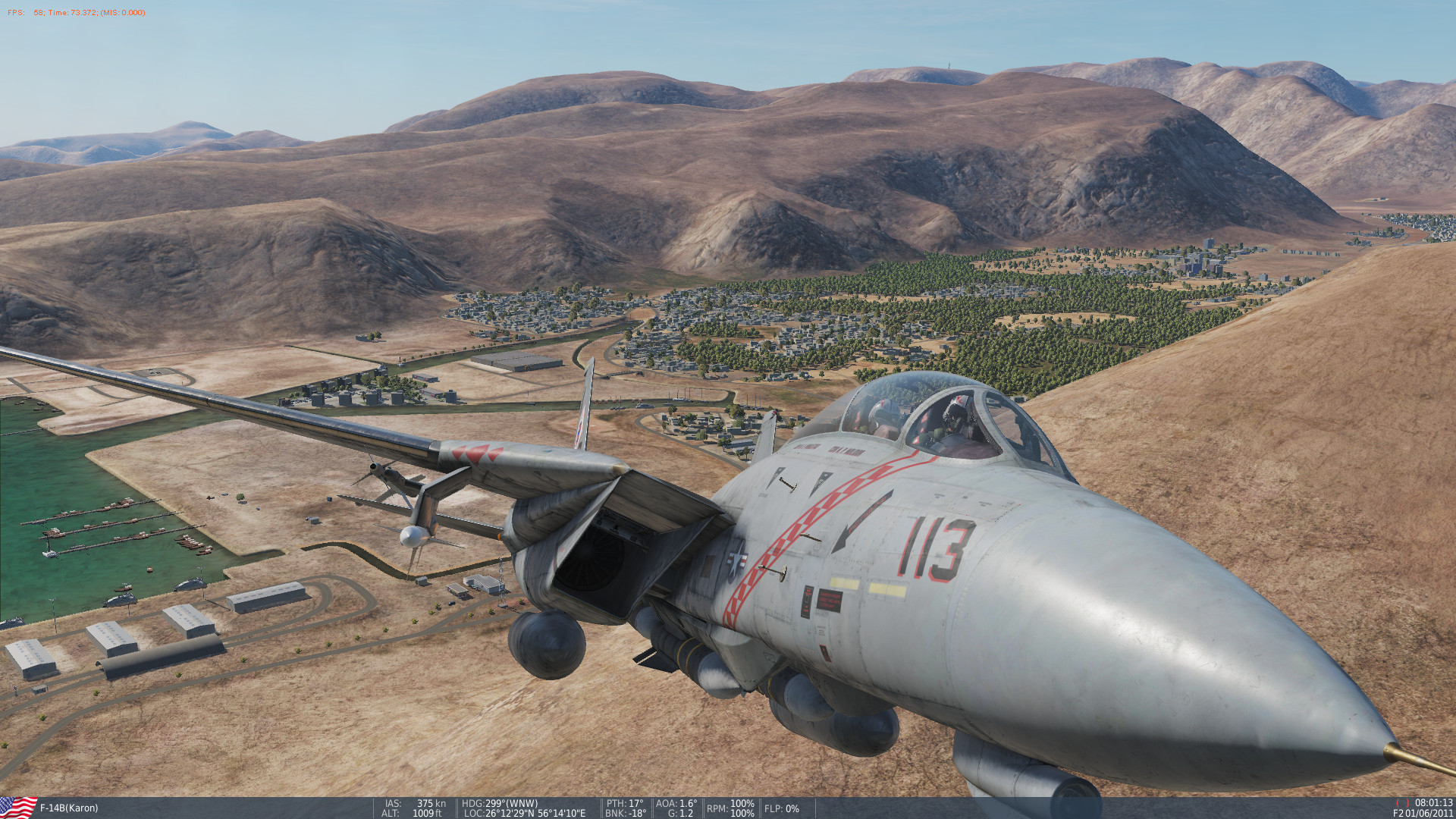Select the F-14B(Karon) player label
Screen dimensions: 1456x819
(70, 808)
